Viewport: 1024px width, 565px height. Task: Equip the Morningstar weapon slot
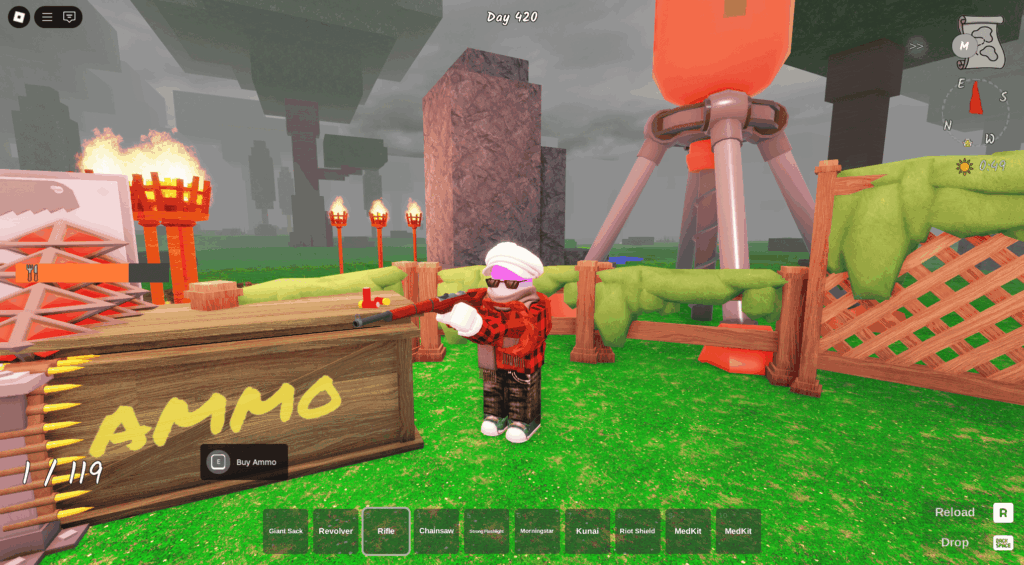537,531
